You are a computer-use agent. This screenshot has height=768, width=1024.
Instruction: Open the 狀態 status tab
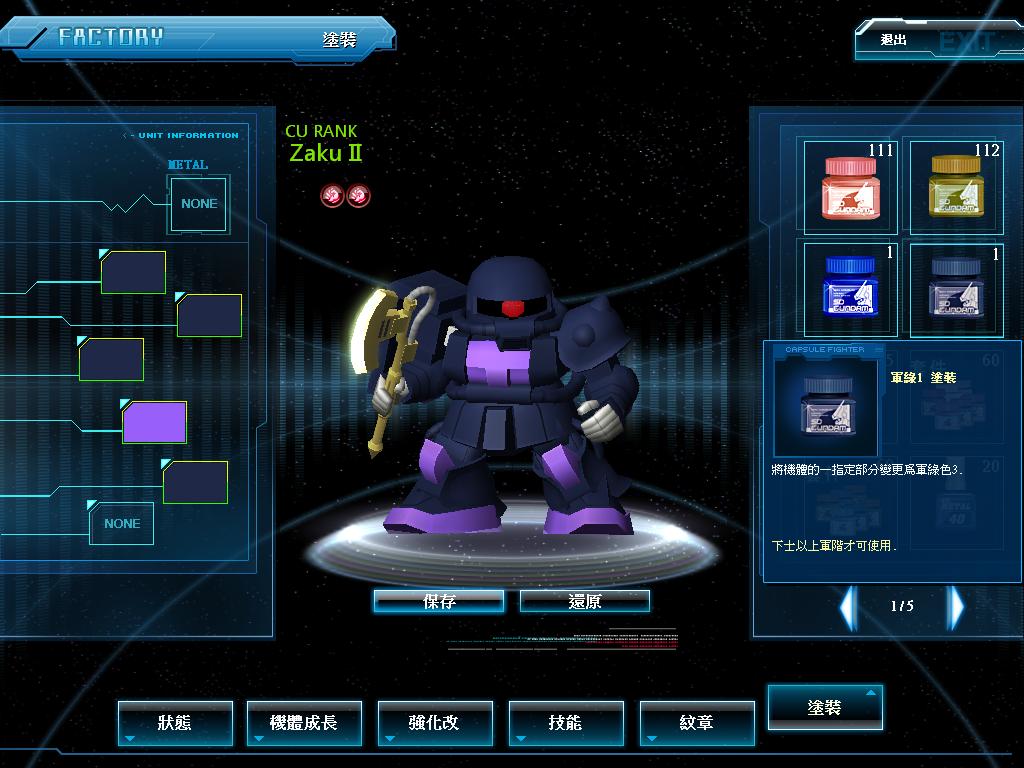(175, 722)
